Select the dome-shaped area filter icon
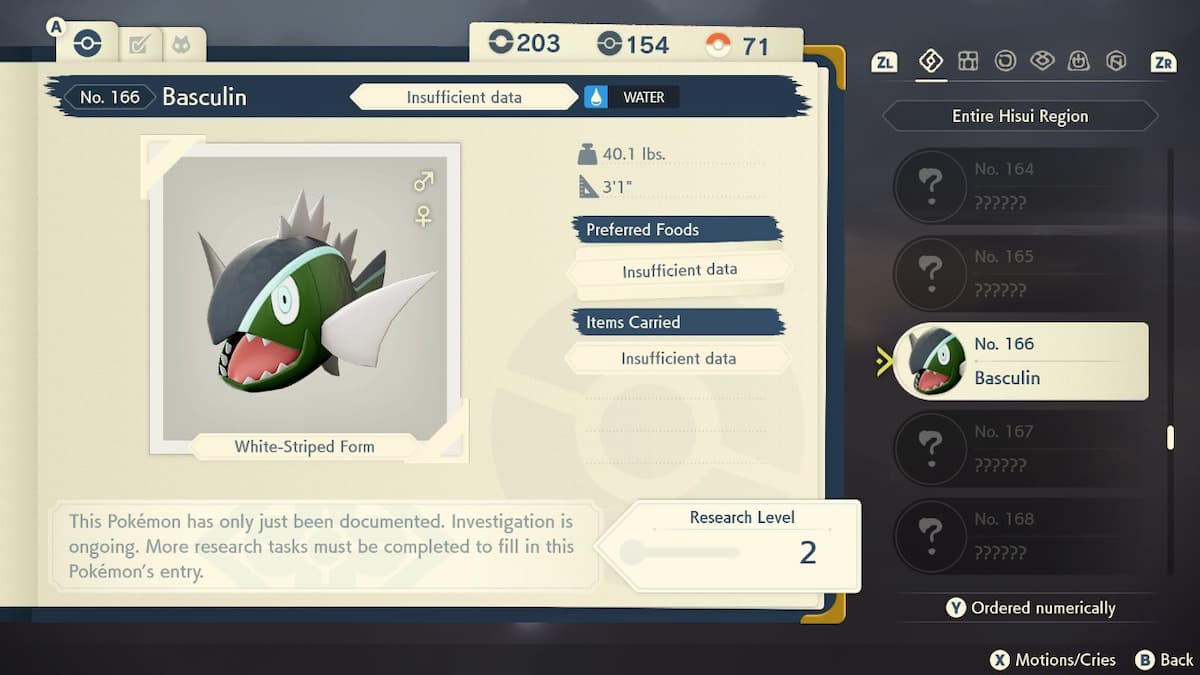The width and height of the screenshot is (1200, 675). pos(1079,62)
